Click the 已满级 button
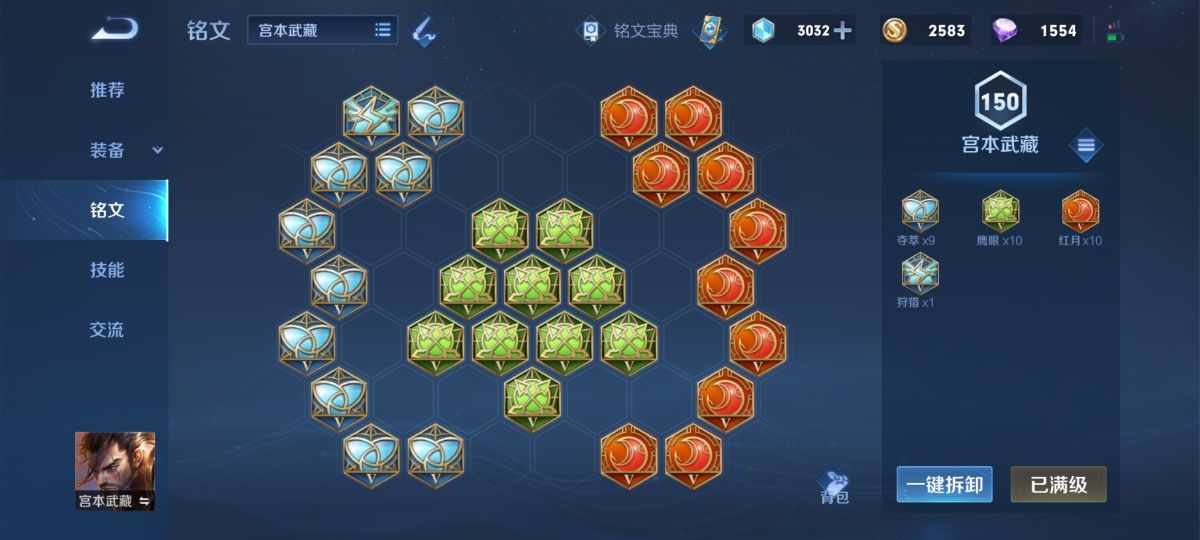Viewport: 1200px width, 540px height. click(x=1058, y=485)
